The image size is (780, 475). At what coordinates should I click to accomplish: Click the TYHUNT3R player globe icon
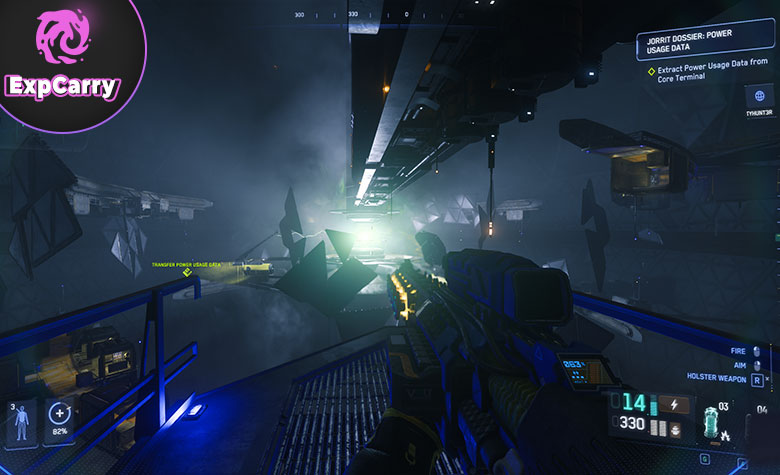point(759,97)
